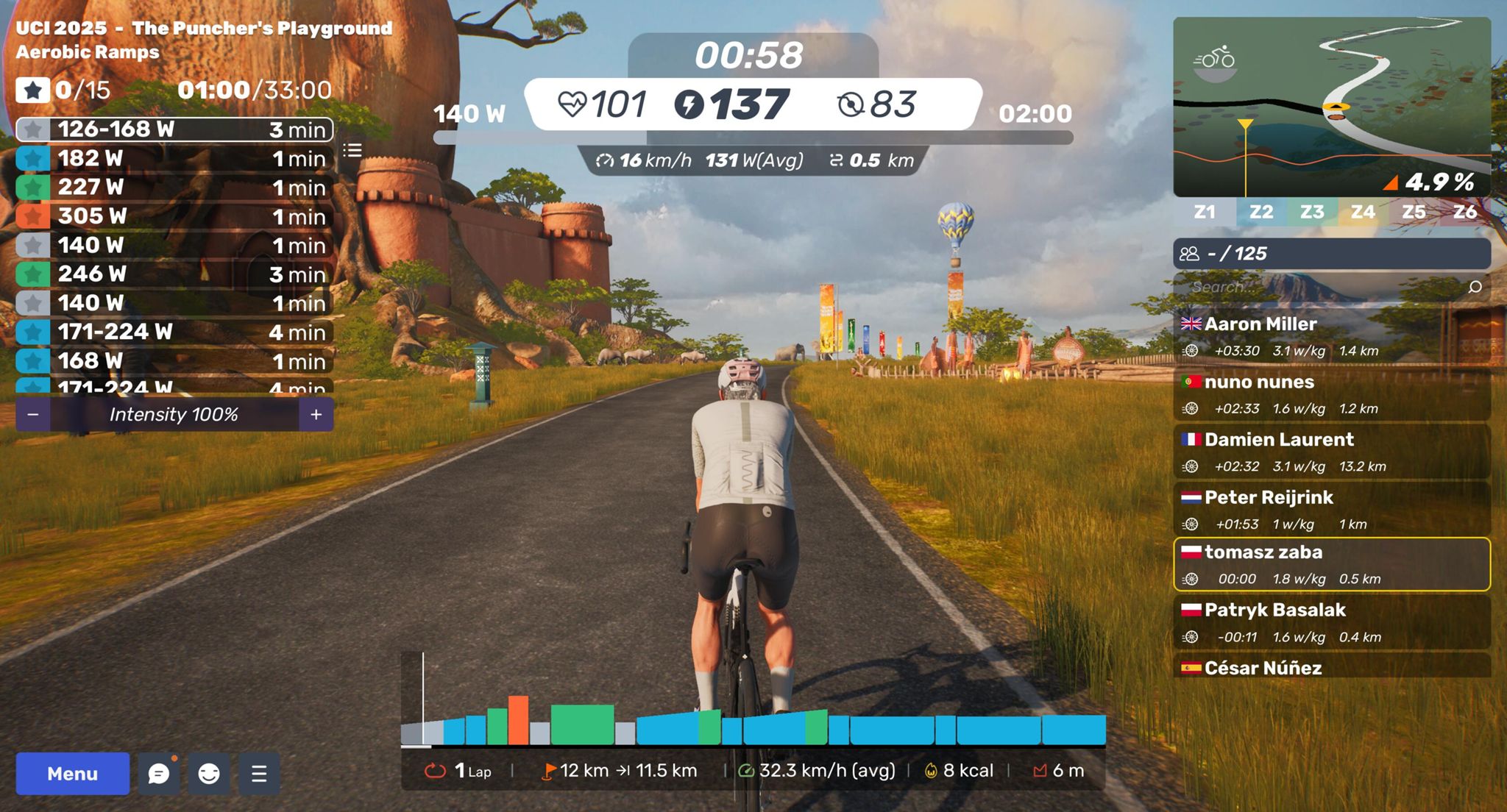The width and height of the screenshot is (1507, 812).
Task: Click the rider search field
Action: (1325, 287)
